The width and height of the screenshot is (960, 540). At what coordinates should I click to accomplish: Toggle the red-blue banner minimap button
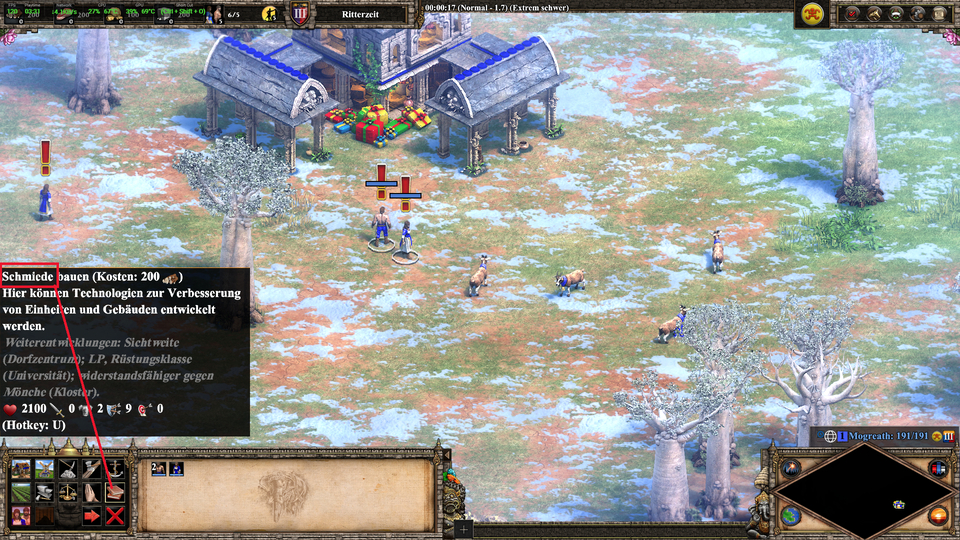[x=937, y=468]
